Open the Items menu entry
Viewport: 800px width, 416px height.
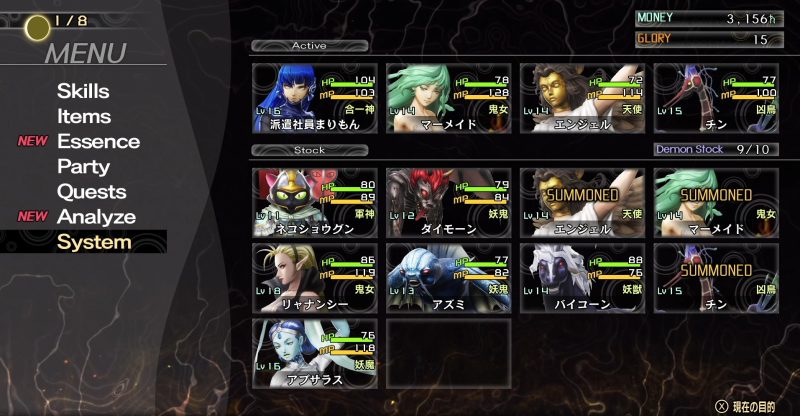[84, 116]
